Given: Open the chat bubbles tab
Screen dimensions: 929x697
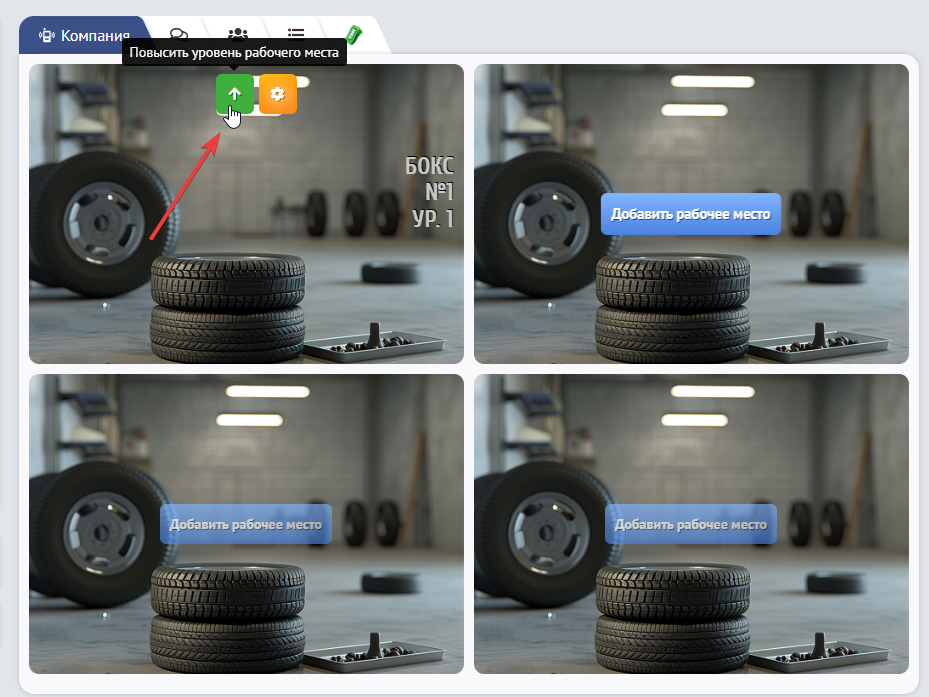Looking at the screenshot, I should 179,37.
